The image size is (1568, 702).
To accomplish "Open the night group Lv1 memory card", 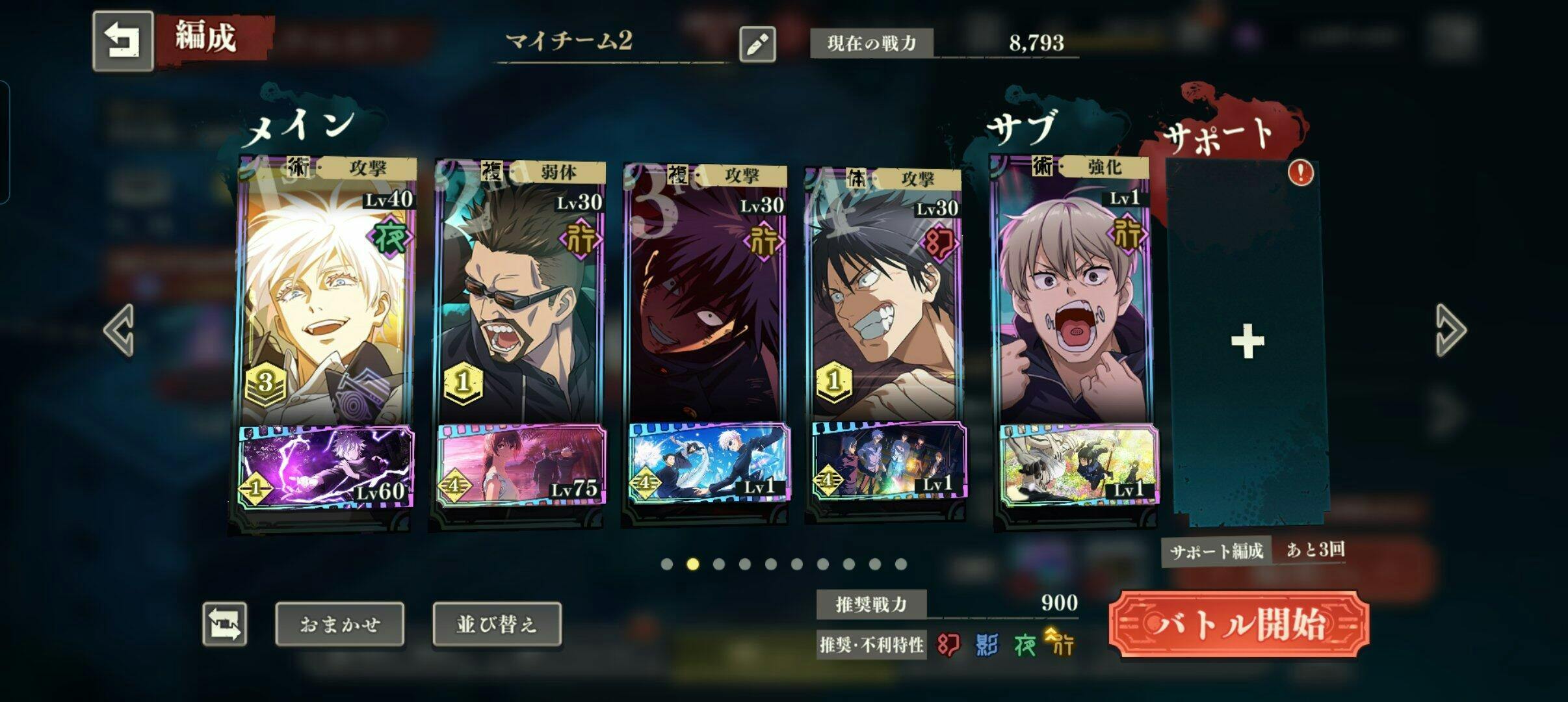I will pyautogui.click(x=889, y=464).
